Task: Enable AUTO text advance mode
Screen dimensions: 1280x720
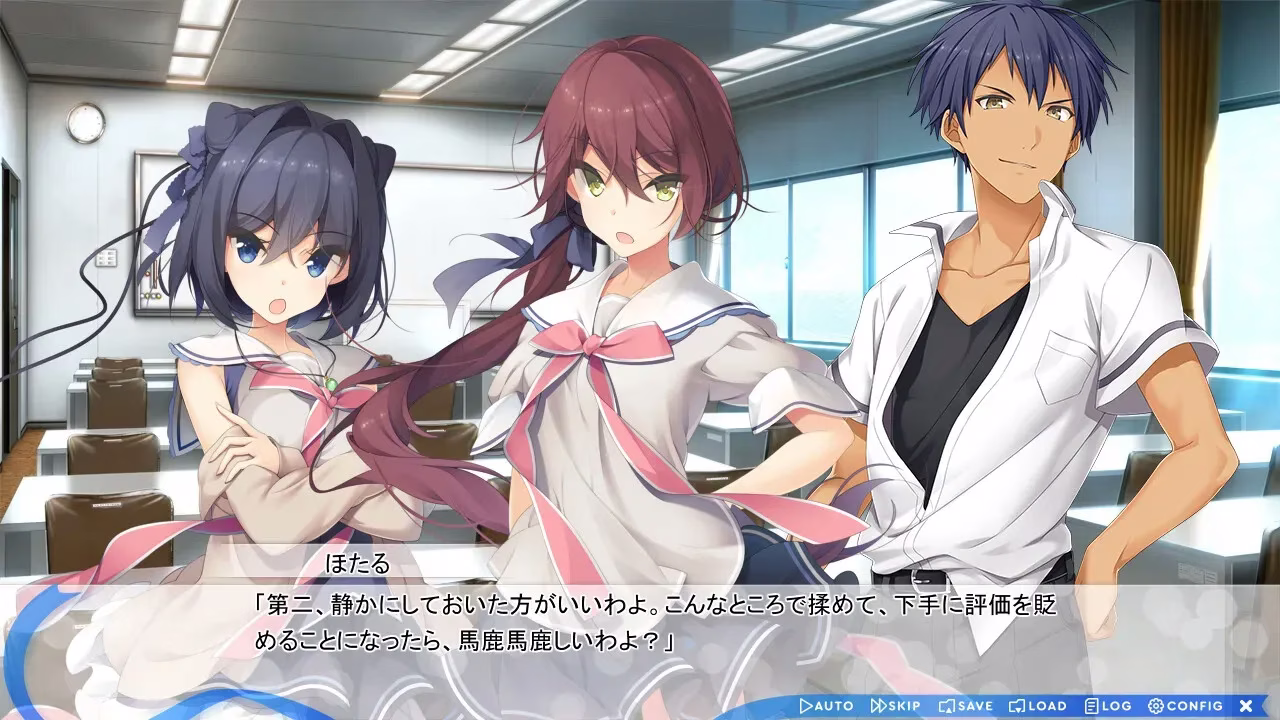Action: (826, 706)
